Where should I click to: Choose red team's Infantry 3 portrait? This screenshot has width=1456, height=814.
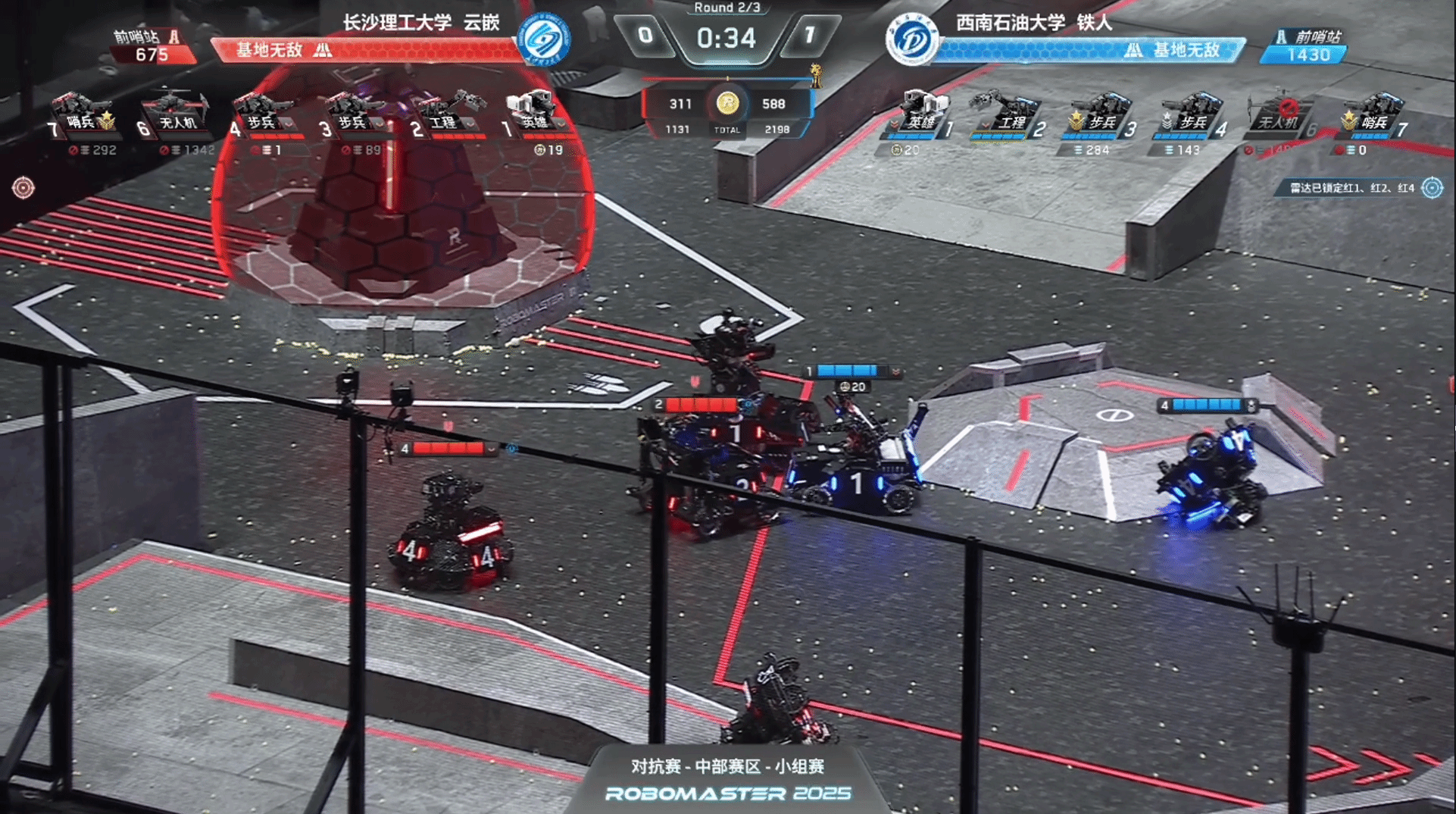[353, 114]
